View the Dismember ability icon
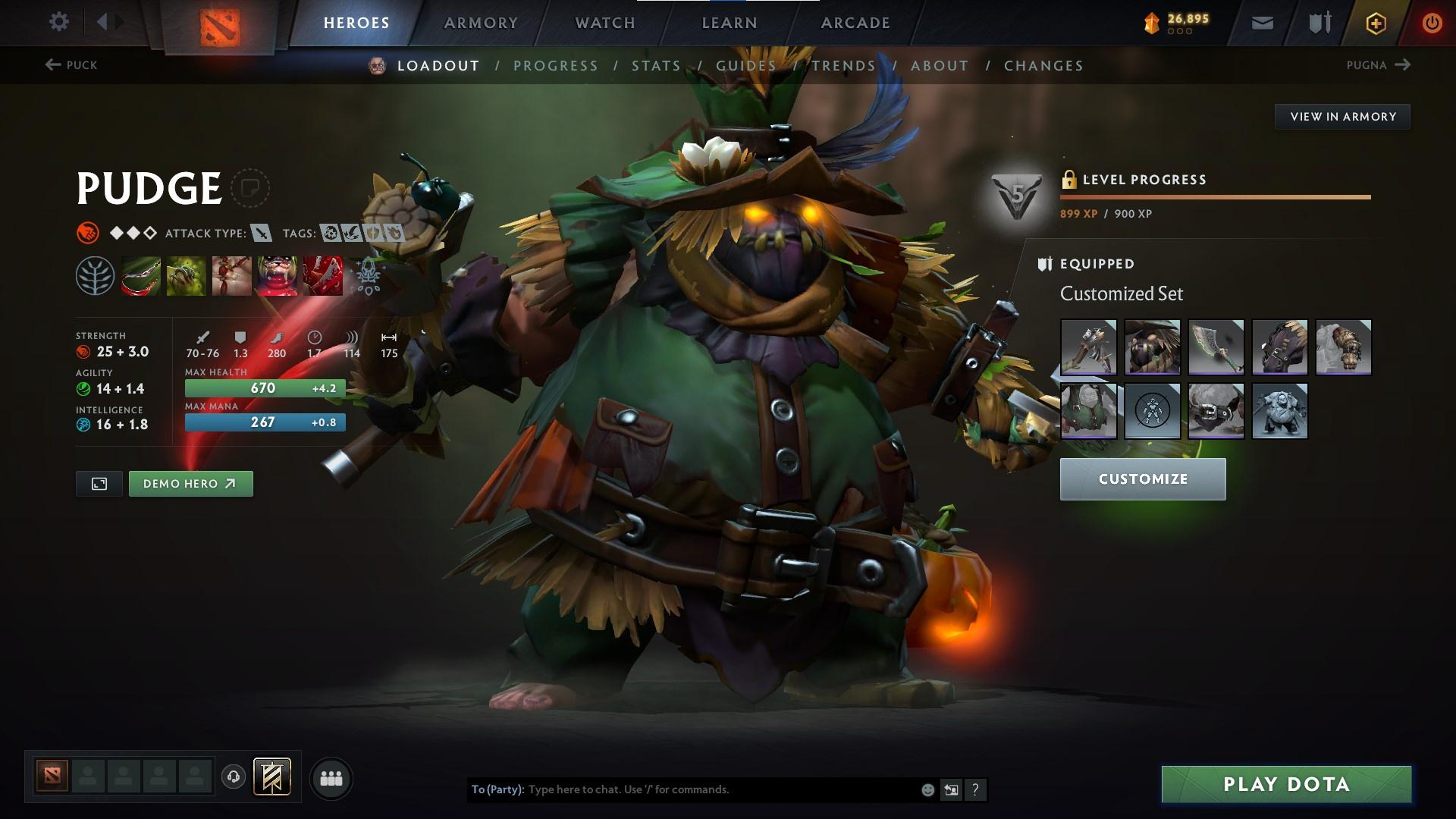 278,275
